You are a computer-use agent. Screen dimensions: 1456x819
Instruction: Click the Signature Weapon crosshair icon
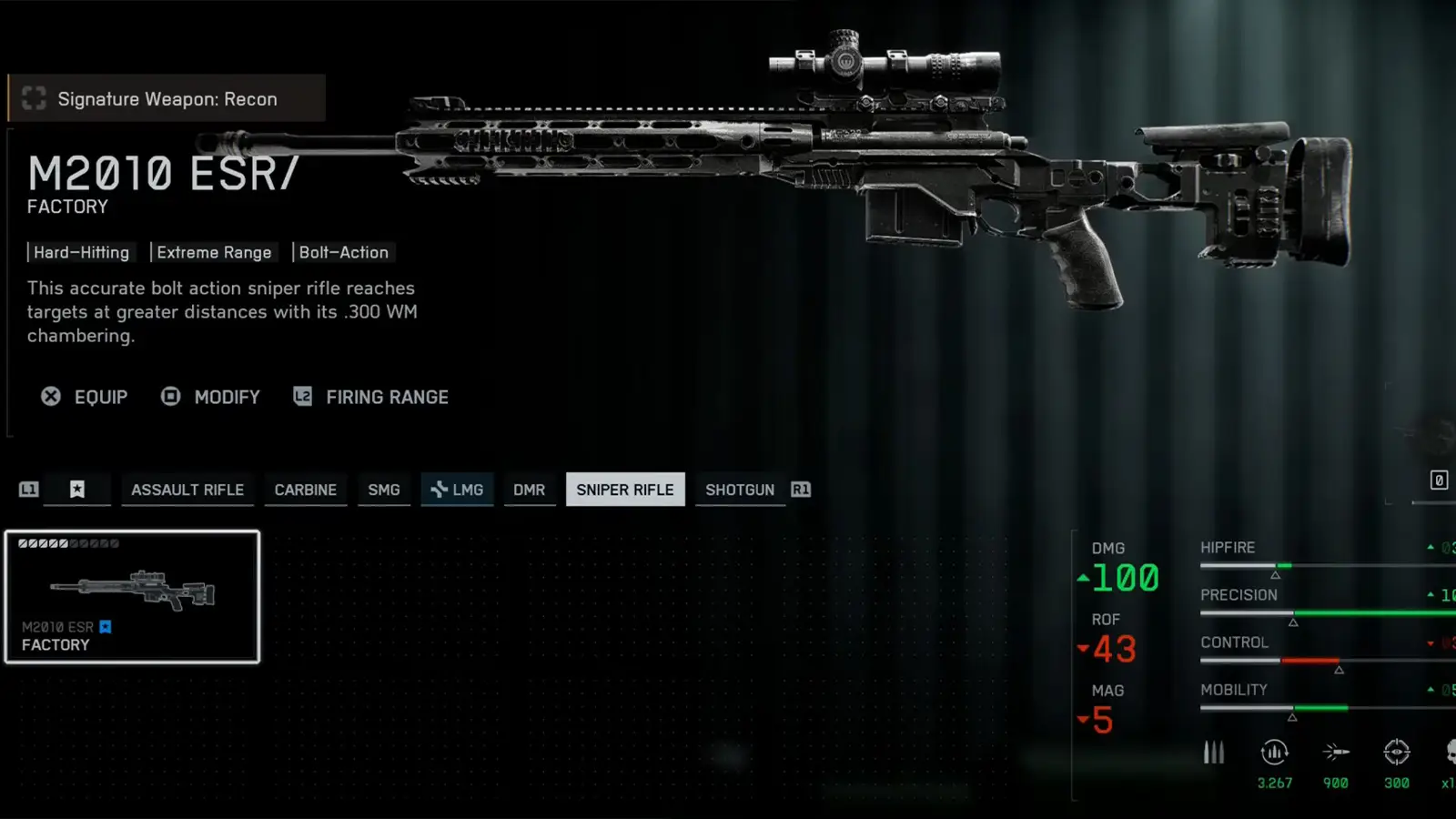34,98
